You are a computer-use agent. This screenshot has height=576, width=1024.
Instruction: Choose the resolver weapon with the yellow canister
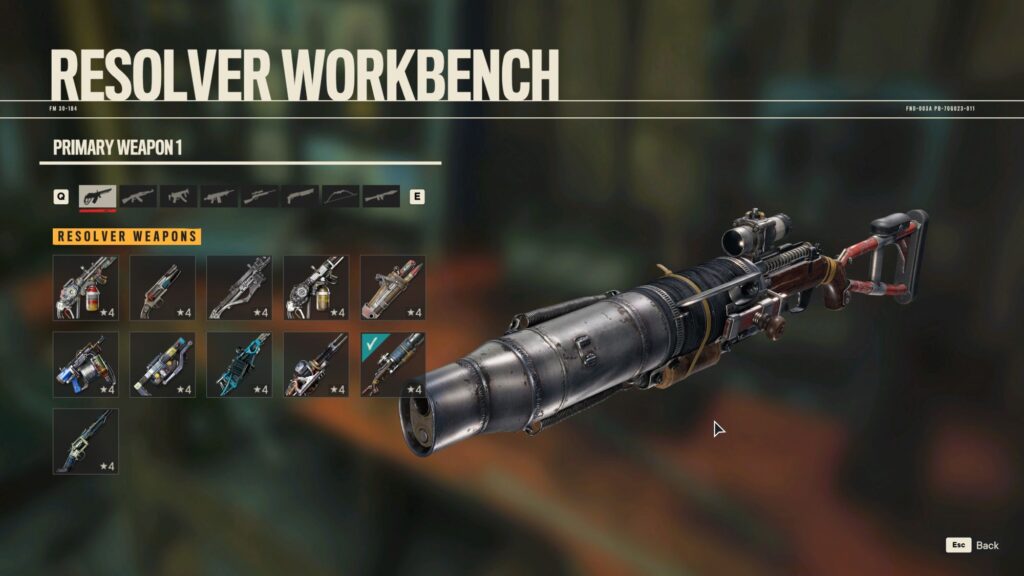[316, 288]
